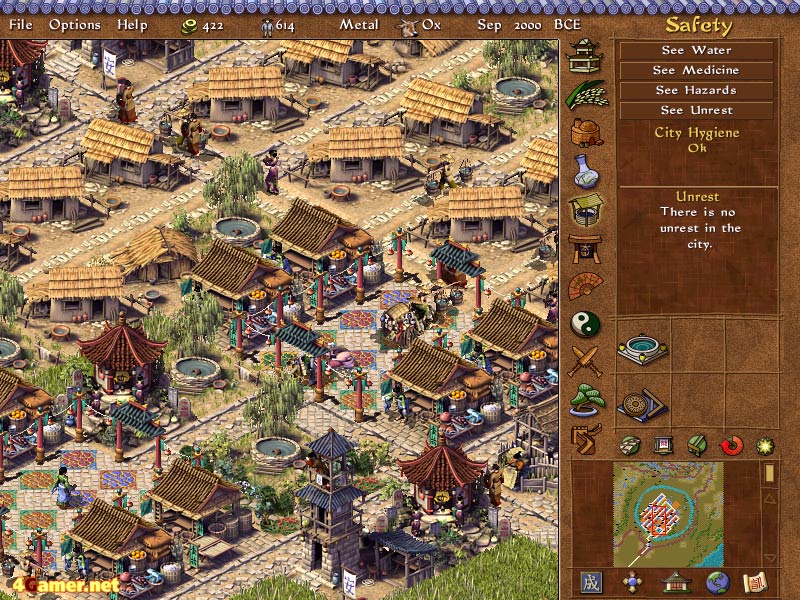The width and height of the screenshot is (800, 600).
Task: Open the folding fan entertainment category
Action: tap(585, 286)
